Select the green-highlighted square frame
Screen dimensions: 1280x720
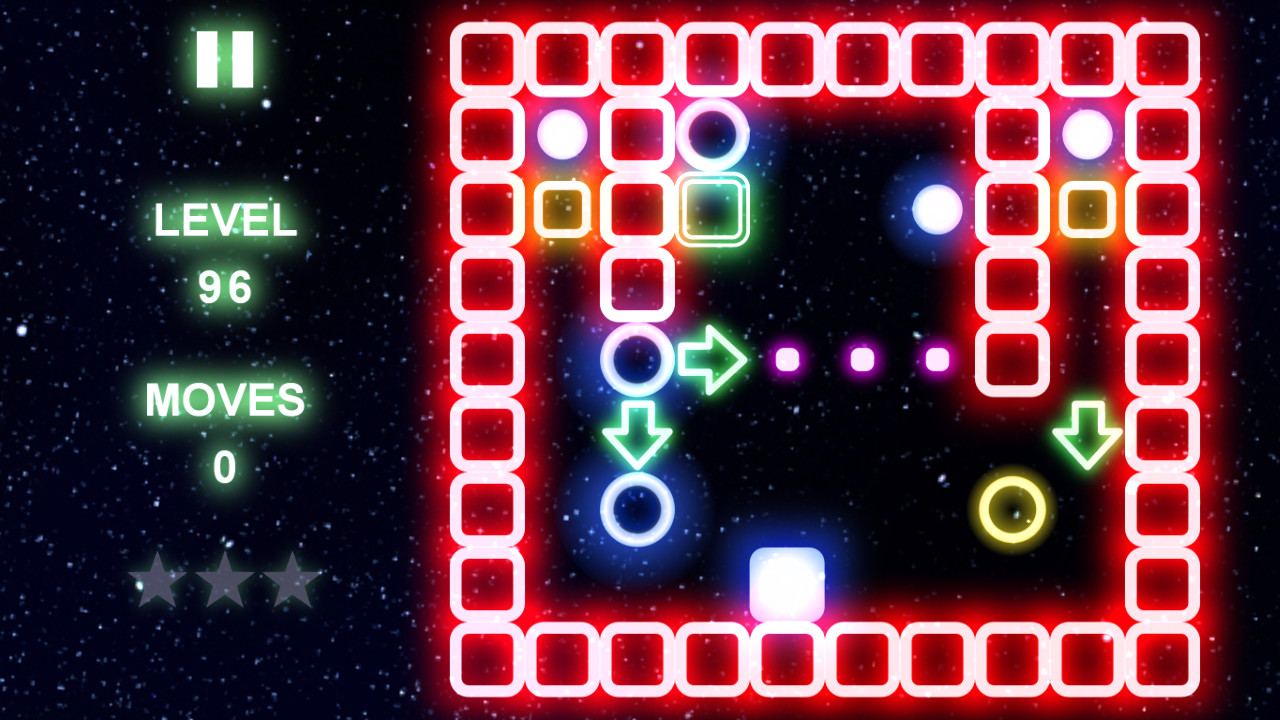point(712,207)
